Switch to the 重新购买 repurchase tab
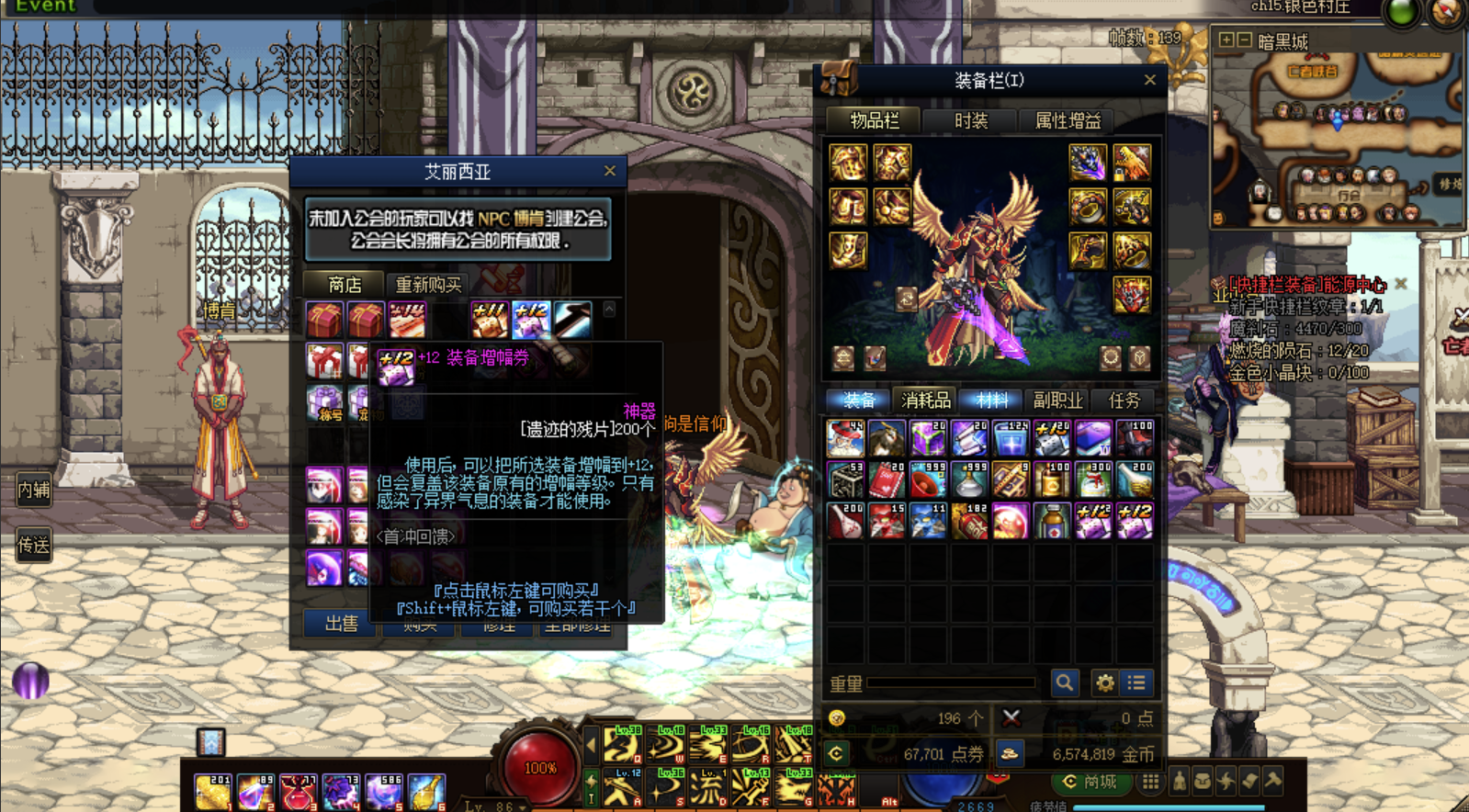Image resolution: width=1469 pixels, height=812 pixels. [427, 285]
